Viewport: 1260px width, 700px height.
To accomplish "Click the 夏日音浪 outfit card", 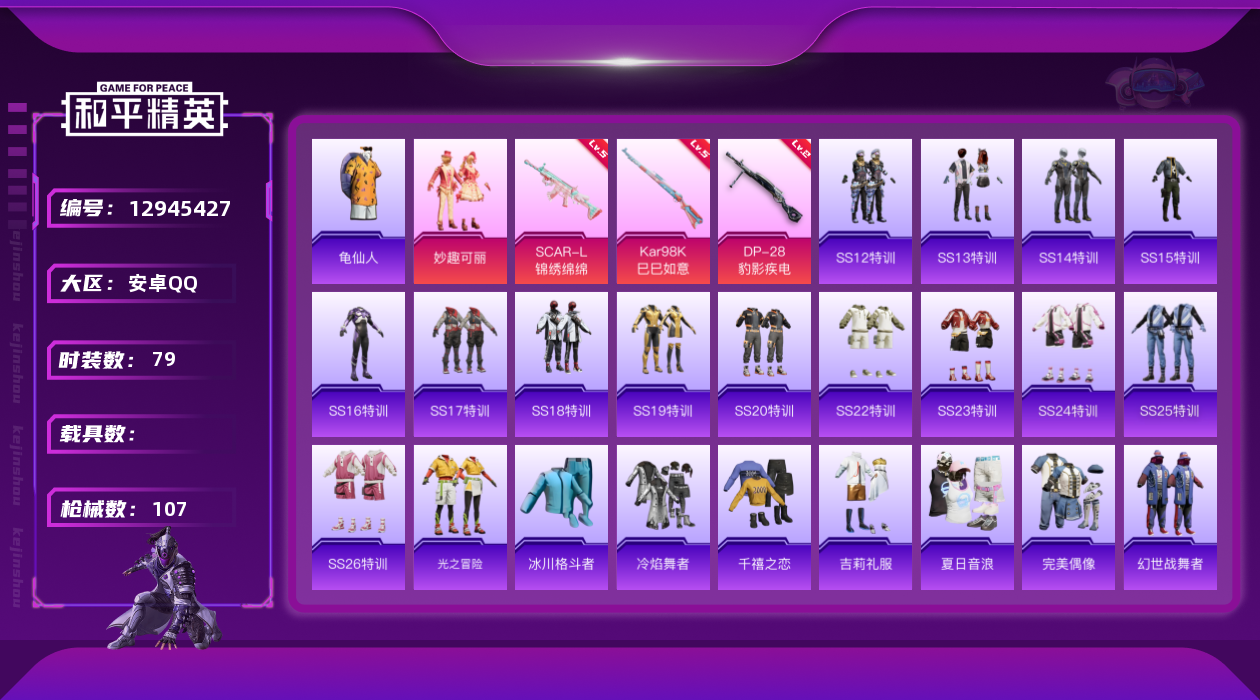I will (x=967, y=517).
